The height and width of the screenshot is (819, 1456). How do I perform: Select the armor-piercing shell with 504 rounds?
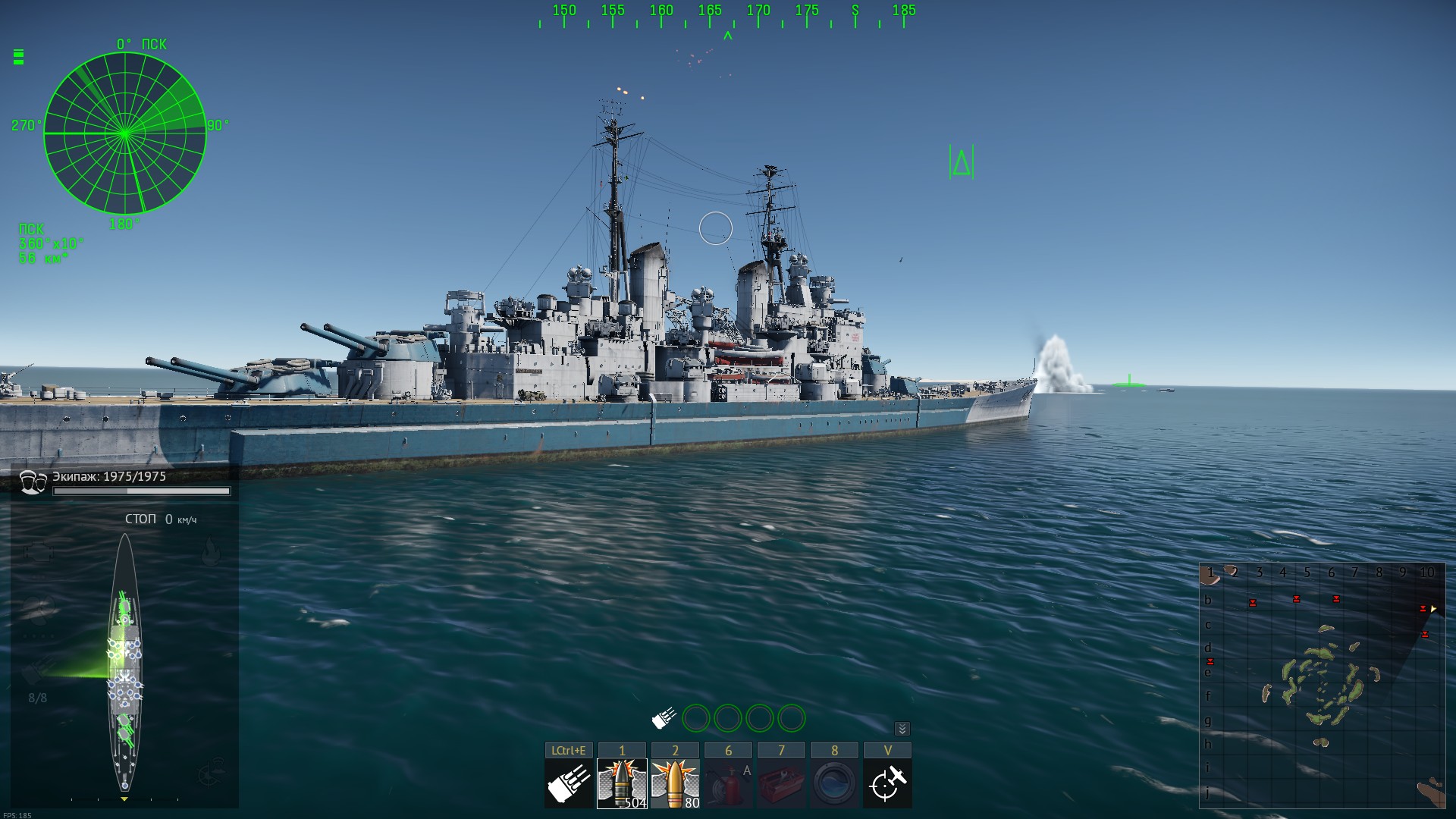point(622,783)
